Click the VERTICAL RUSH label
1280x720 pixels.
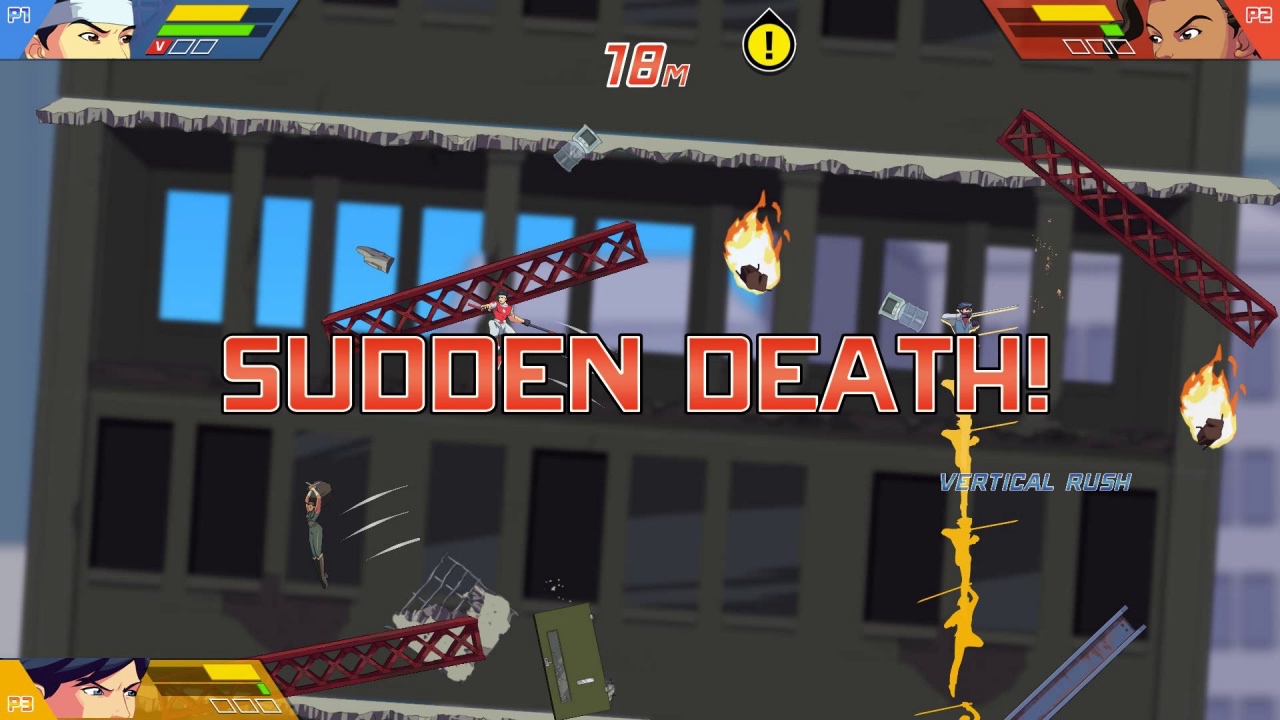[1037, 481]
